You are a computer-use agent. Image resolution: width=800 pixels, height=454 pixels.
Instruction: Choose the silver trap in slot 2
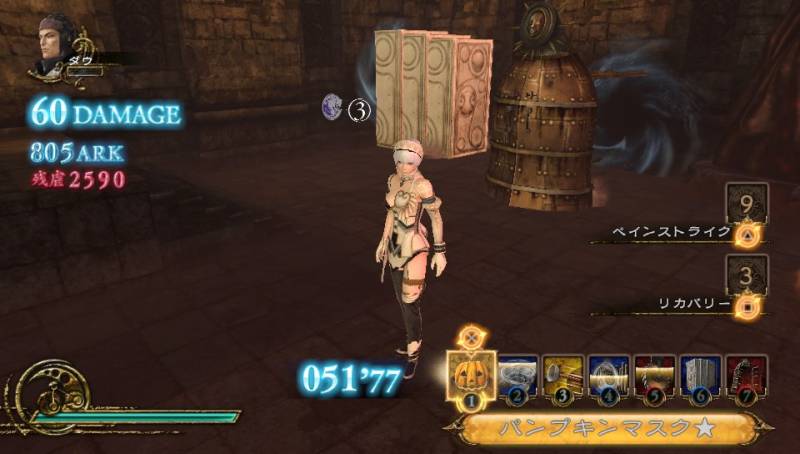coord(516,377)
